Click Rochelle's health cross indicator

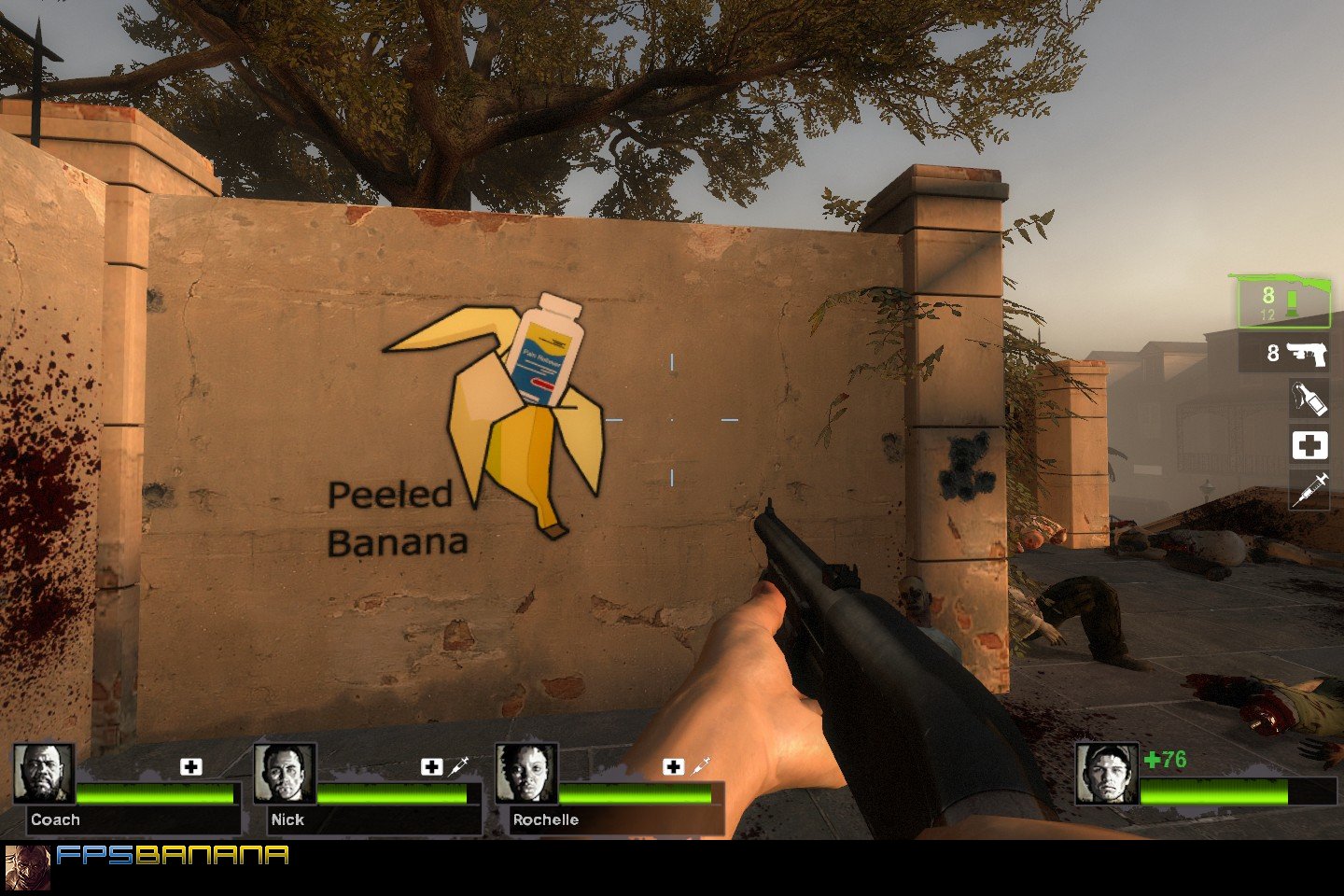(x=674, y=767)
